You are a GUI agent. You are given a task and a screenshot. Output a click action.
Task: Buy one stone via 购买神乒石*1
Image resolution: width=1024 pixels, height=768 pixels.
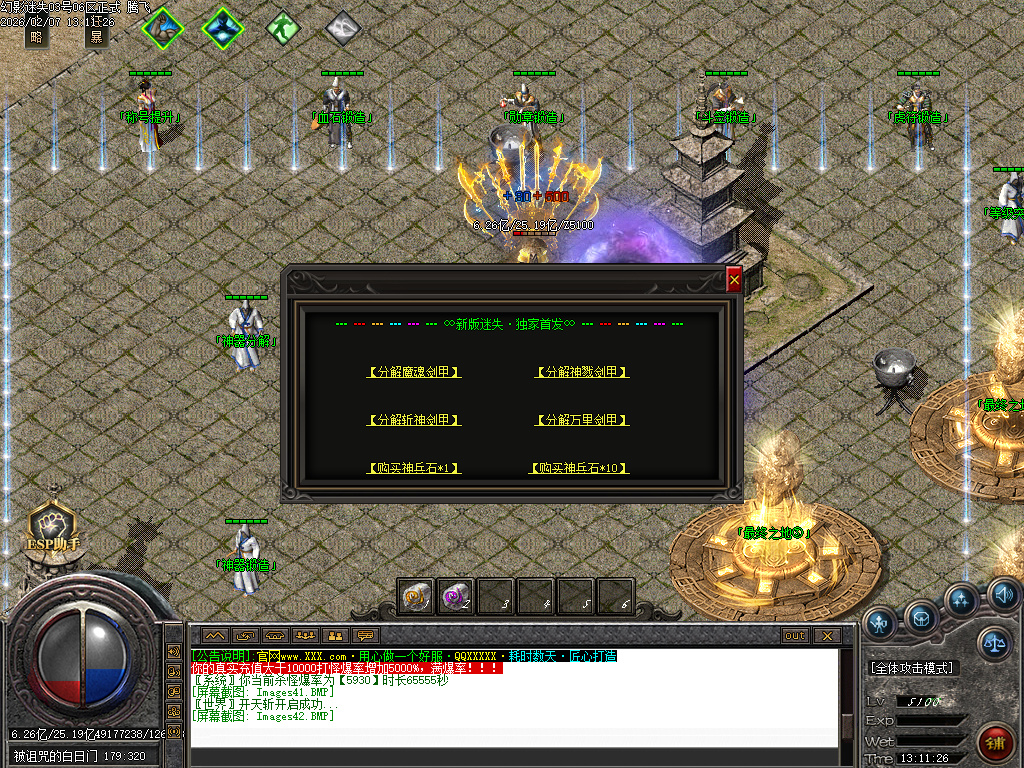coord(414,468)
